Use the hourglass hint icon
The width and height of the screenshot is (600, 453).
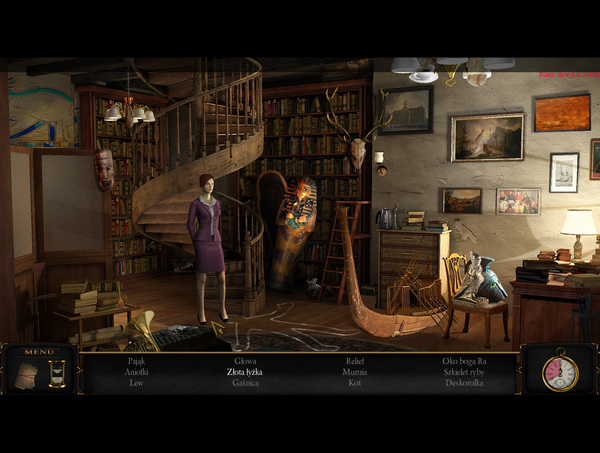point(56,374)
